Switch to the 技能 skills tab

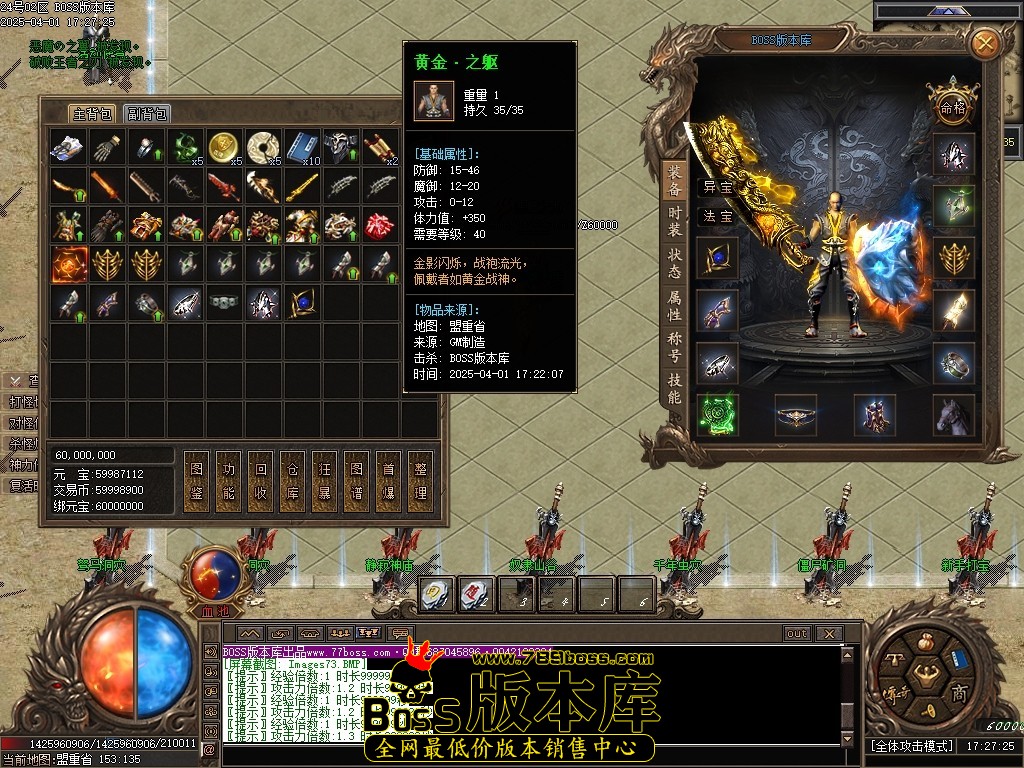[x=675, y=388]
